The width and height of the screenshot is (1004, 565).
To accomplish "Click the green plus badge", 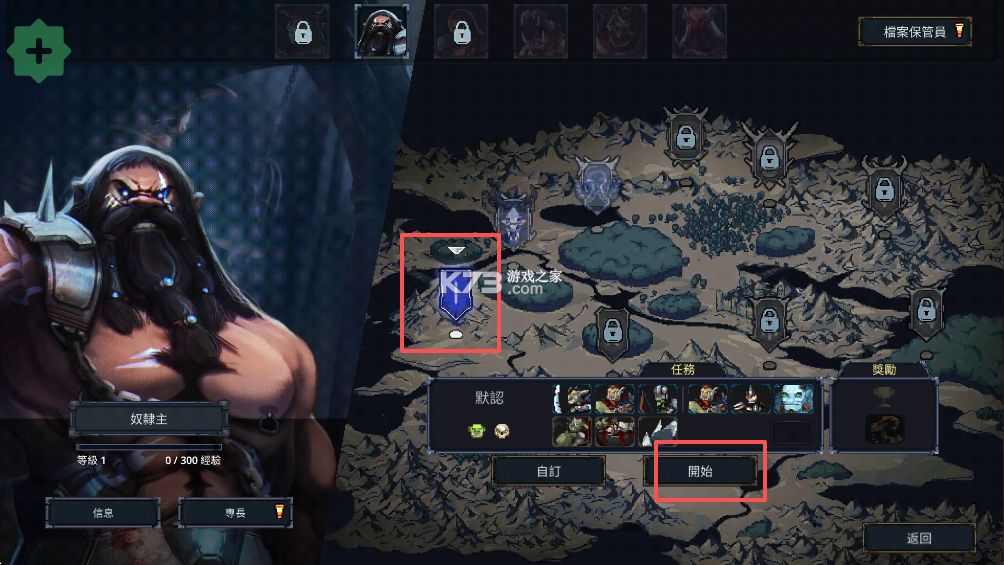I will tap(38, 51).
